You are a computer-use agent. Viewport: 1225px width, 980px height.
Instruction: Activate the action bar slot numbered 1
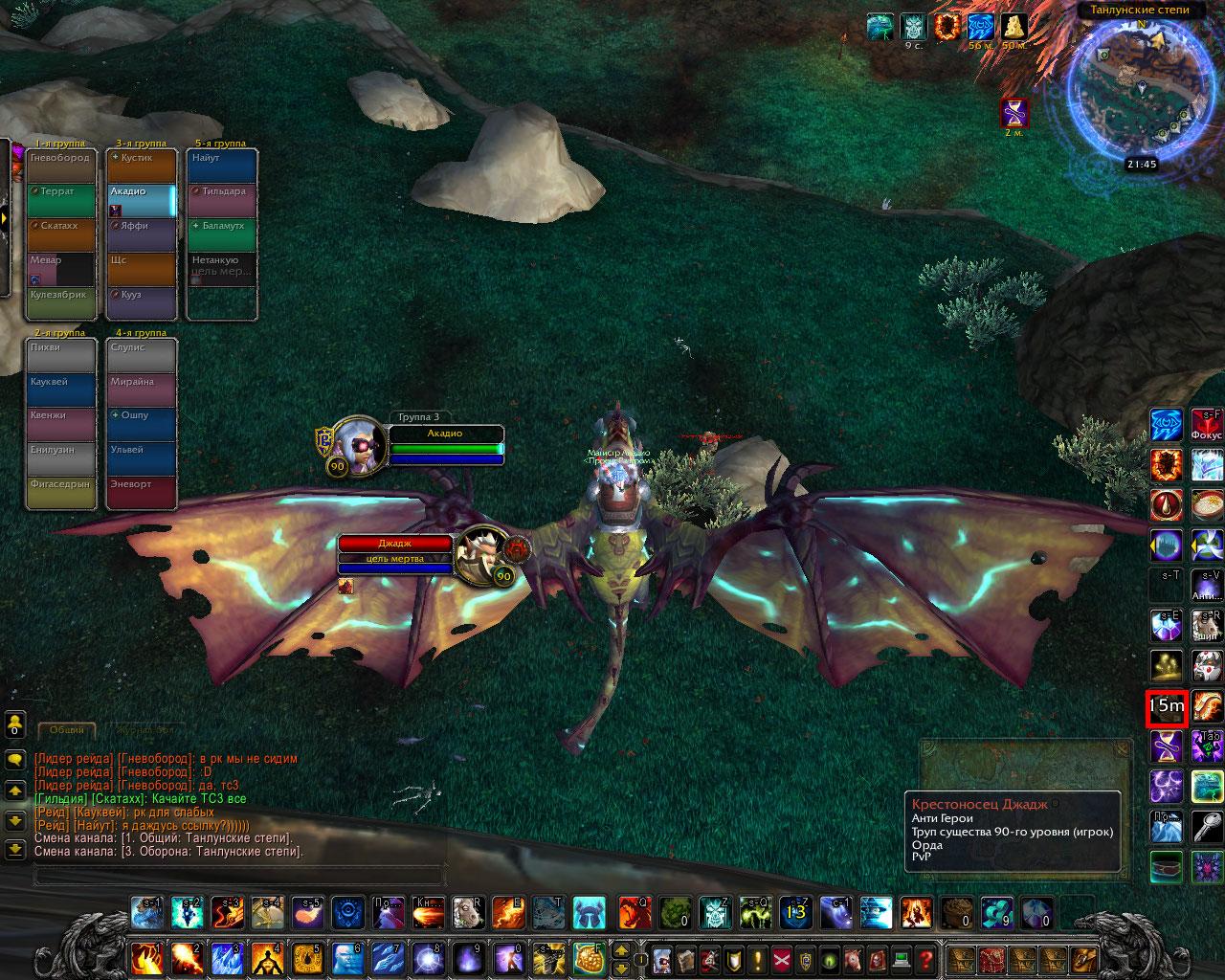[147, 958]
